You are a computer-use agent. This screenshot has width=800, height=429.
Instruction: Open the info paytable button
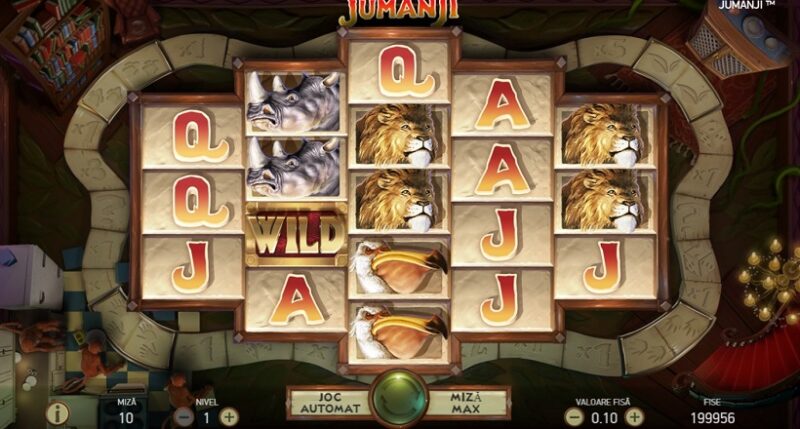[58, 413]
